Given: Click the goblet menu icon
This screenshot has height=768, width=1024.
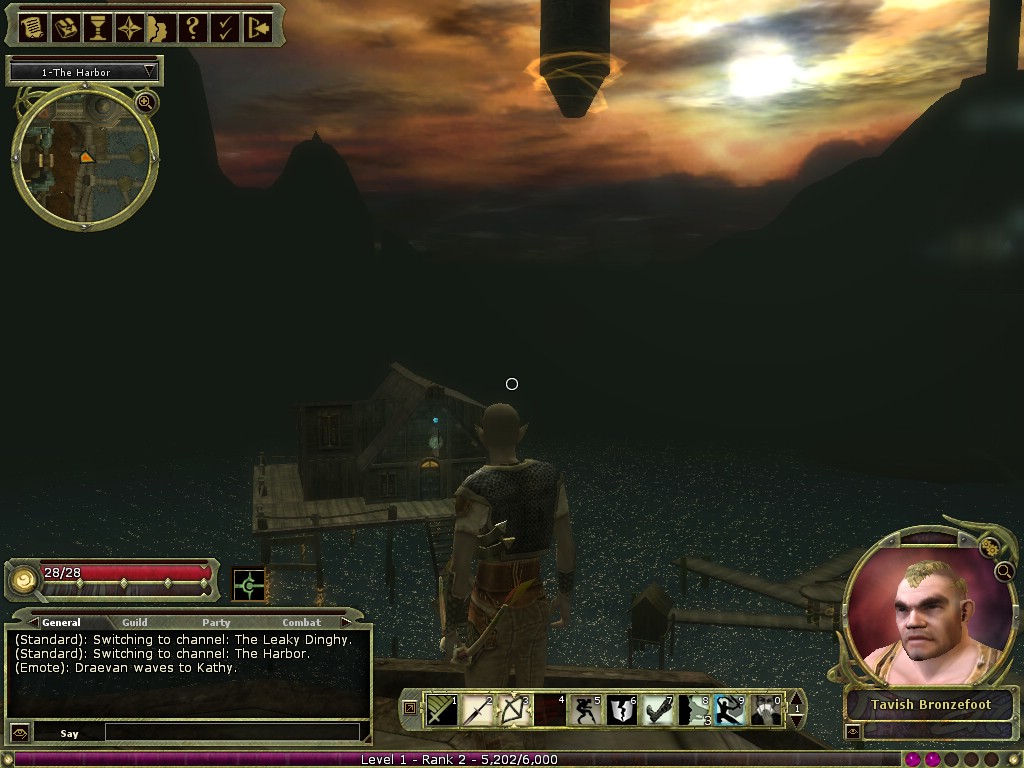Looking at the screenshot, I should 97,28.
